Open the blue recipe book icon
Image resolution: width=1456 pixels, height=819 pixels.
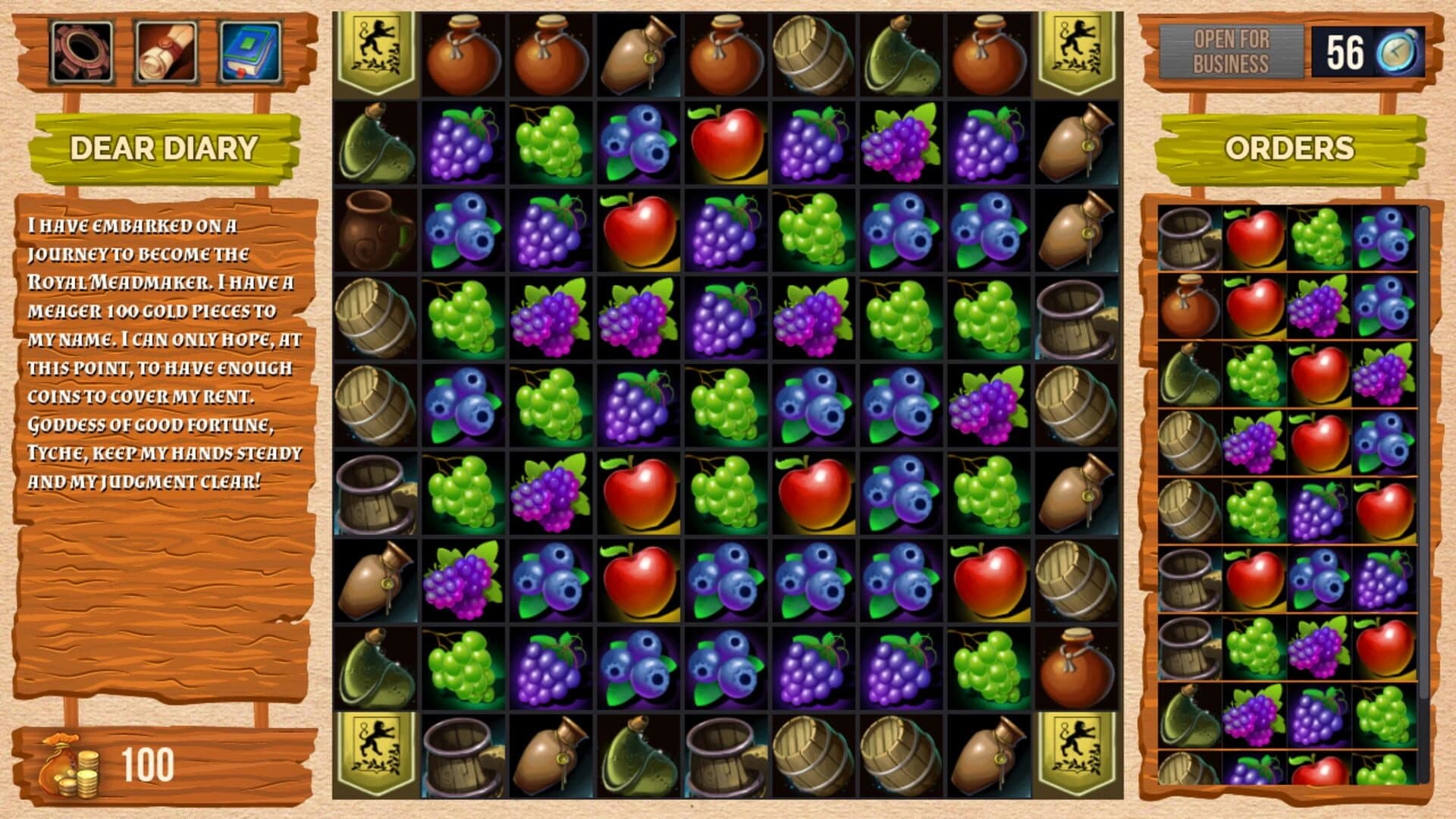[250, 52]
